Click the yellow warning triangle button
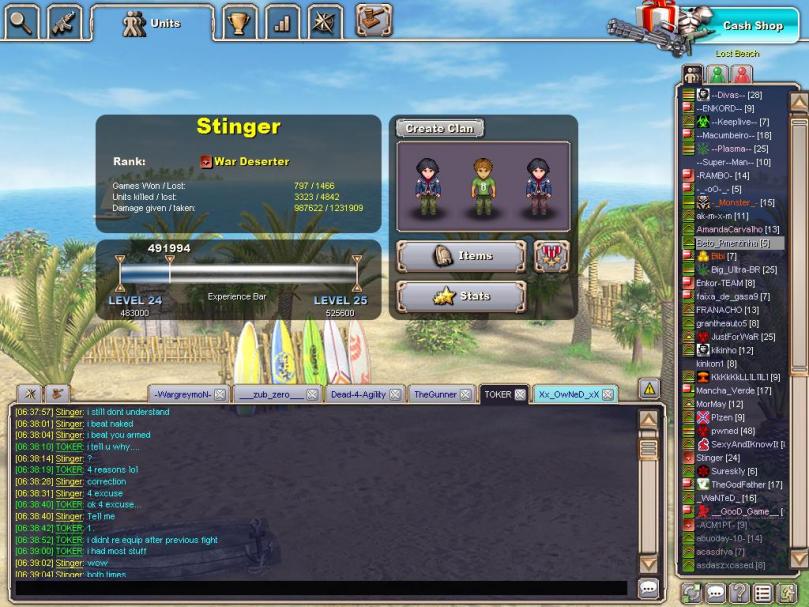 coord(649,388)
